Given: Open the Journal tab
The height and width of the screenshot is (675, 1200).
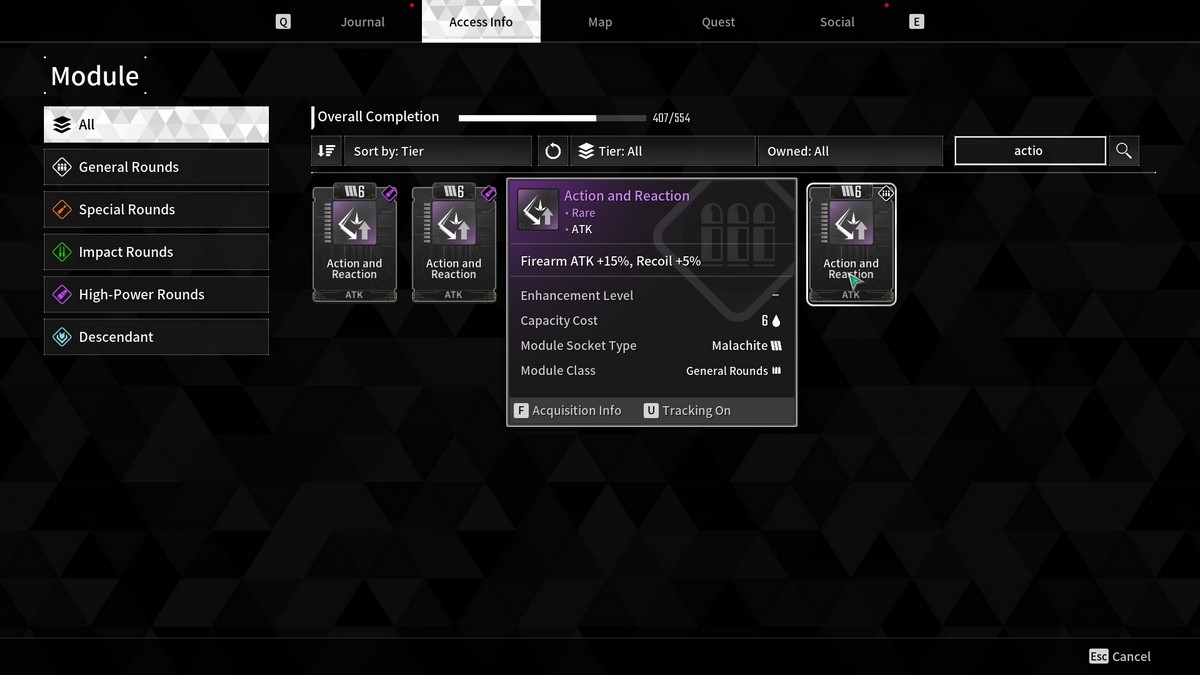Looking at the screenshot, I should [362, 22].
